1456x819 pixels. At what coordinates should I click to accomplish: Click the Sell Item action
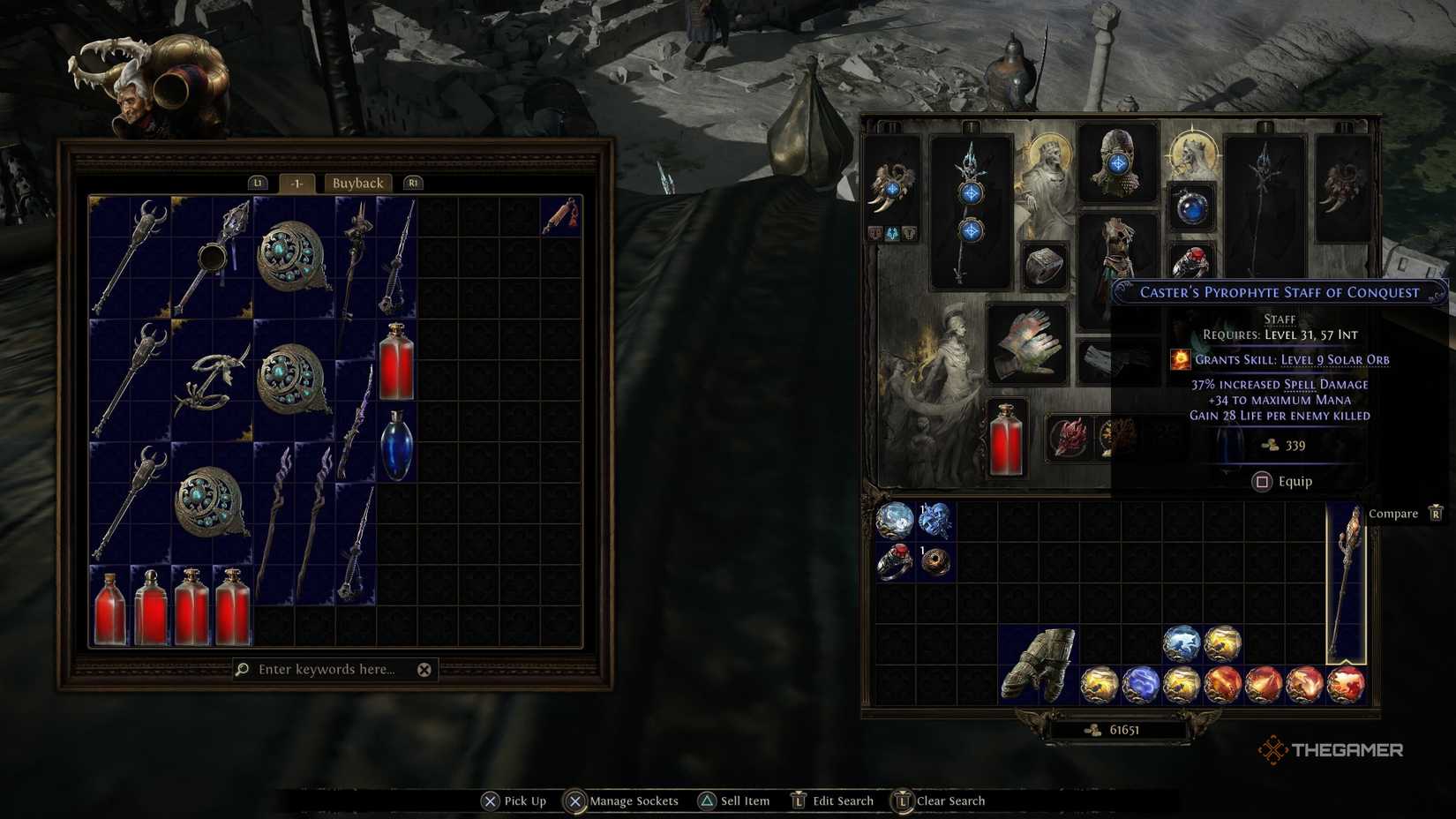[x=746, y=800]
